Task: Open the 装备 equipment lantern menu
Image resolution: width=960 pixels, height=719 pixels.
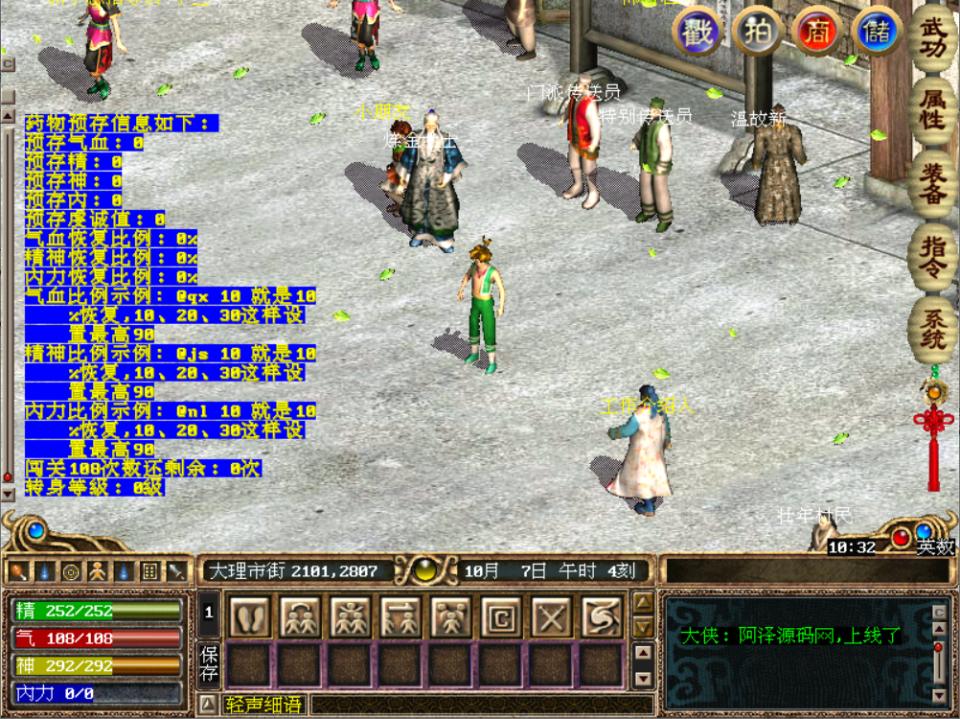Action: point(932,185)
